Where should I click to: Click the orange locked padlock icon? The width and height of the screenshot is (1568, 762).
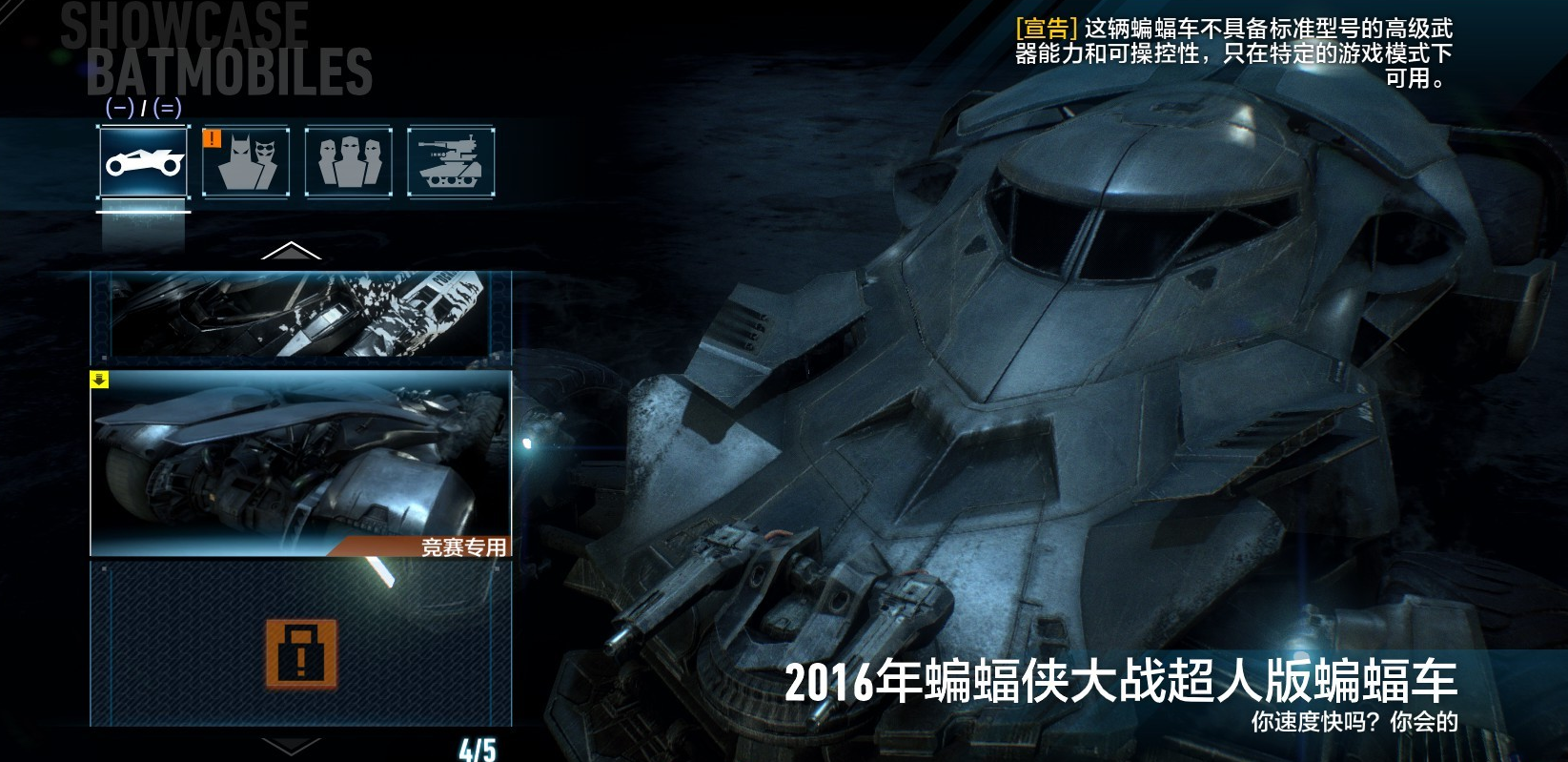coord(302,651)
